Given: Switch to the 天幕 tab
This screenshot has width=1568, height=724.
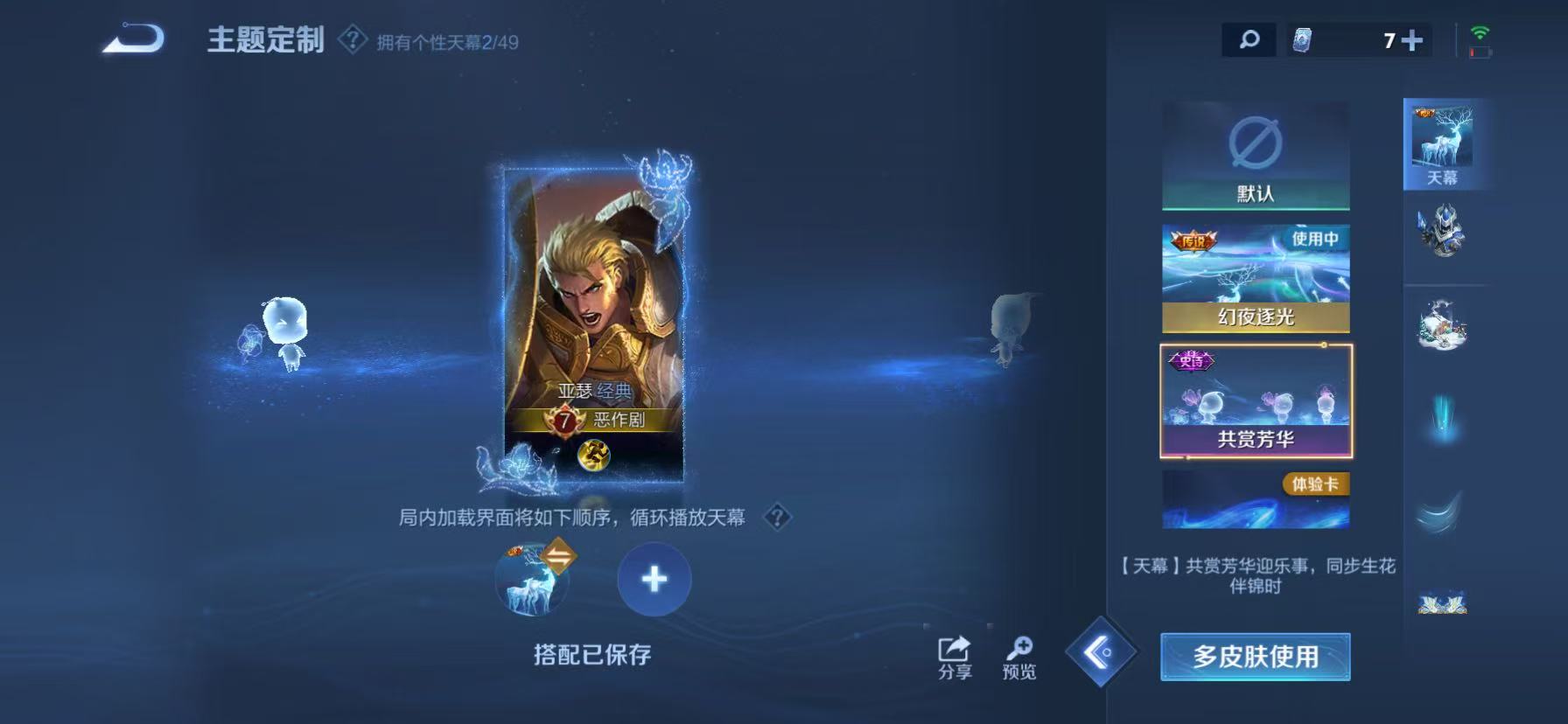Looking at the screenshot, I should point(1445,142).
